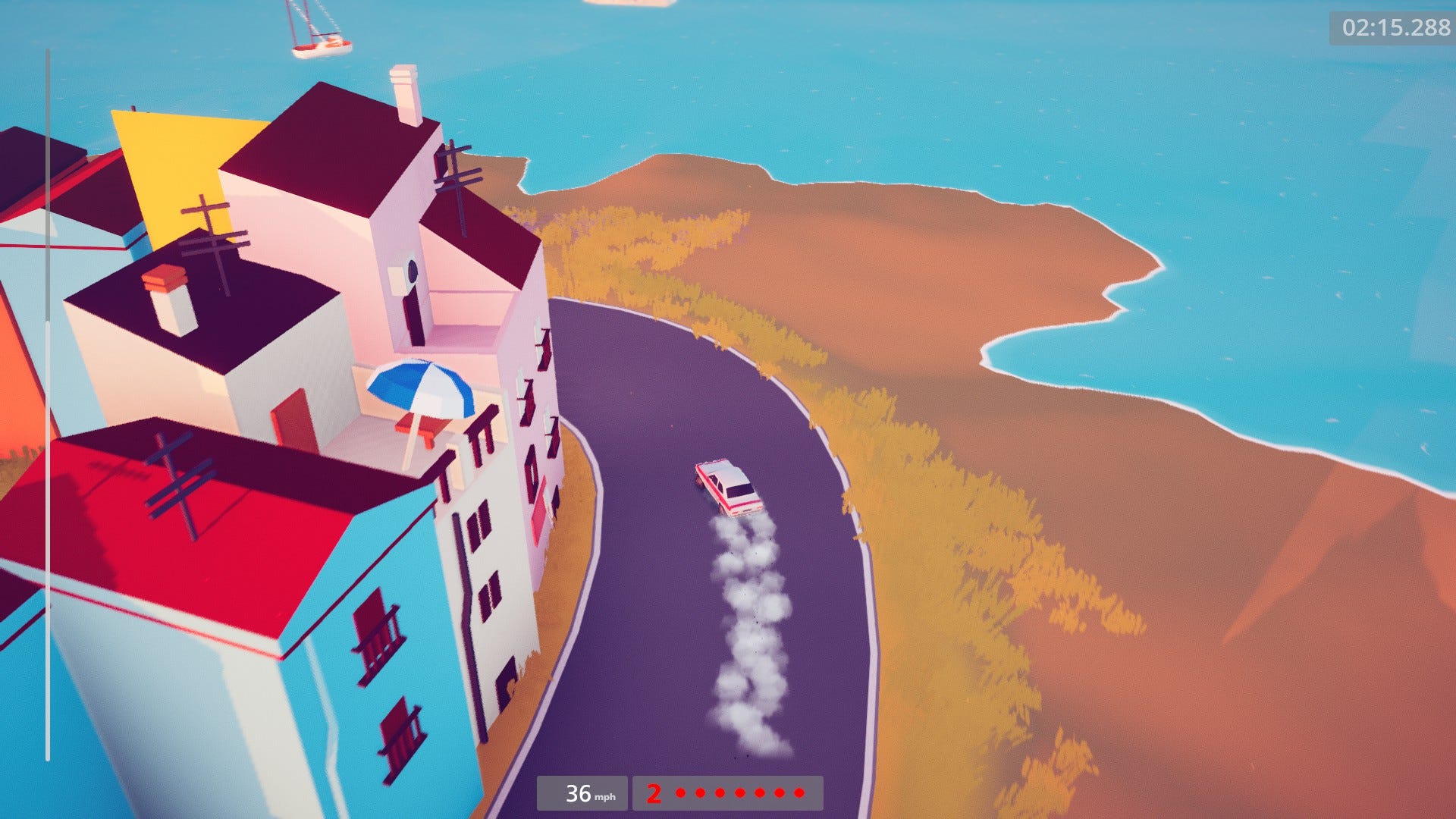Click the first red RPM dot

pos(680,793)
